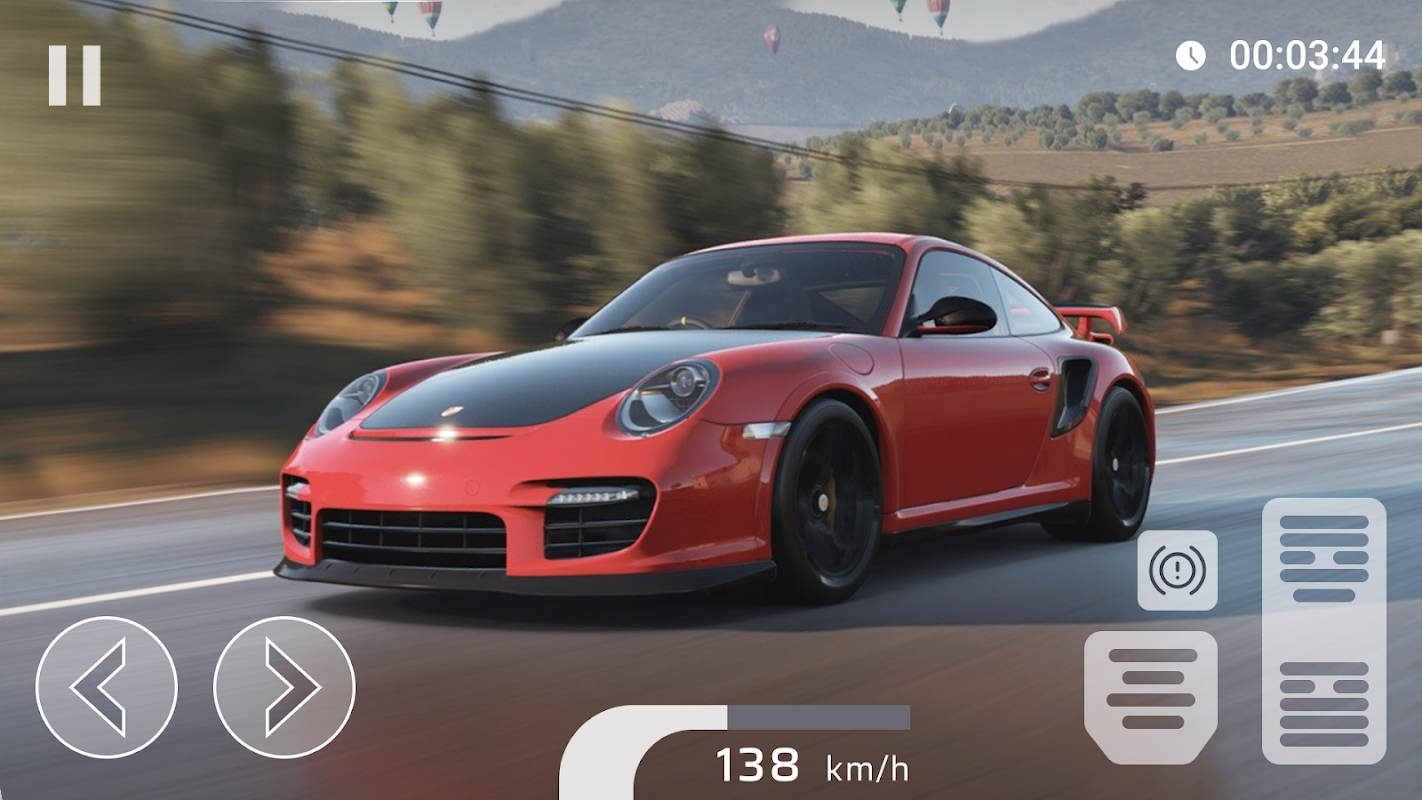
Task: Apply the handbrake button
Action: pyautogui.click(x=1177, y=570)
